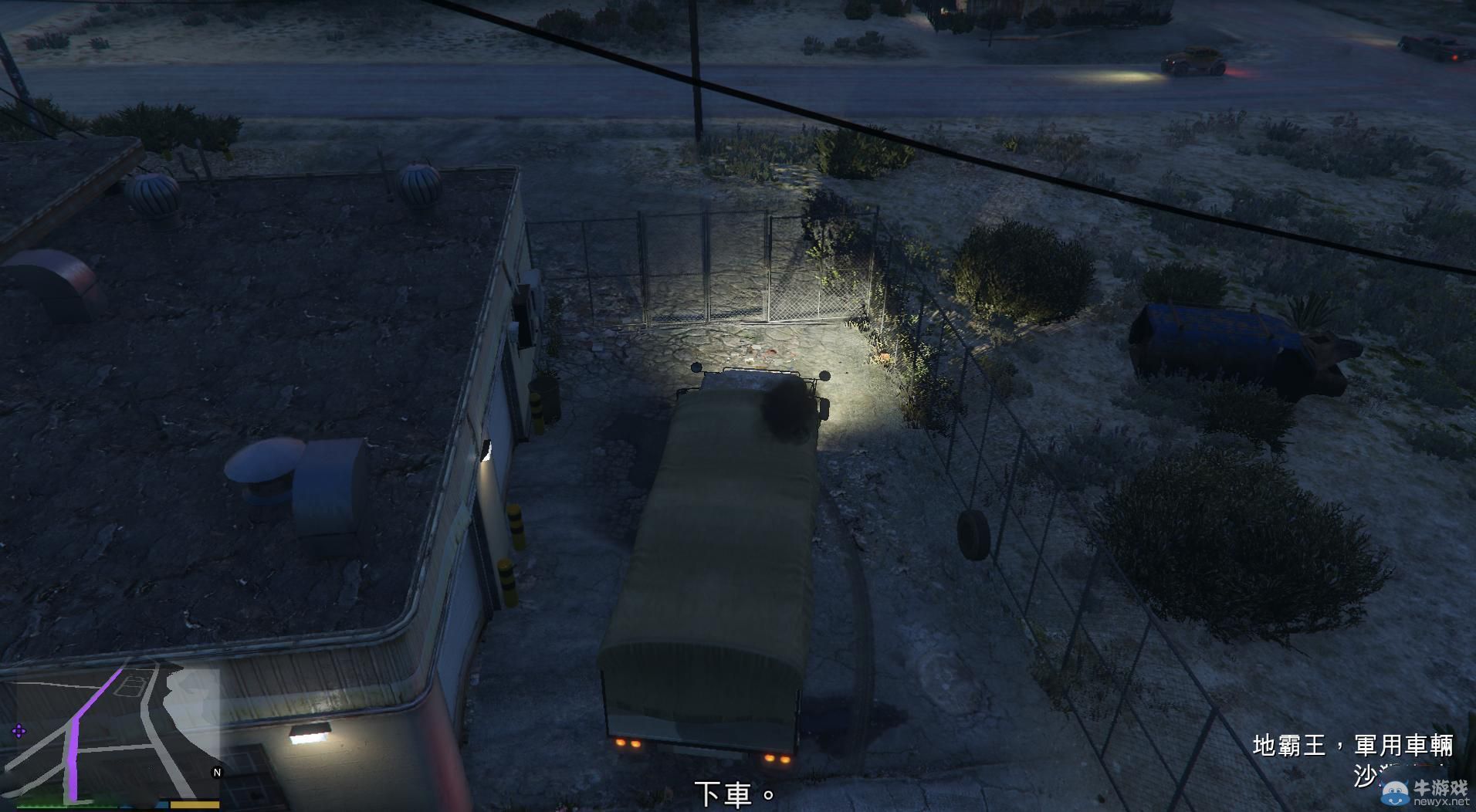The height and width of the screenshot is (812, 1476).
Task: Click the 牛游戏 cow mascot watermark logo
Action: 1395,790
